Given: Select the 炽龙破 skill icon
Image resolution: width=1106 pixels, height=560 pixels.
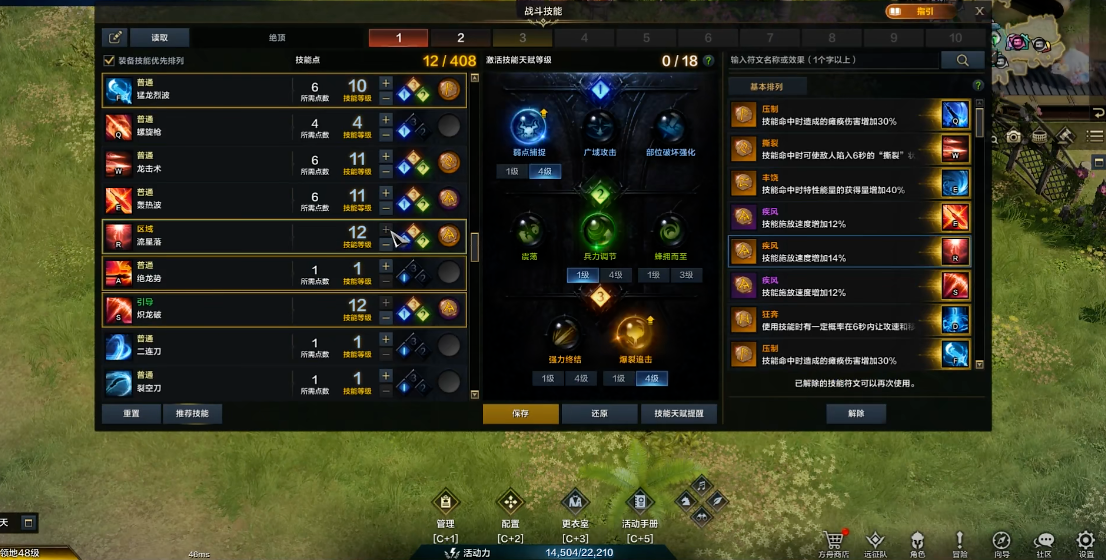Looking at the screenshot, I should (x=117, y=307).
